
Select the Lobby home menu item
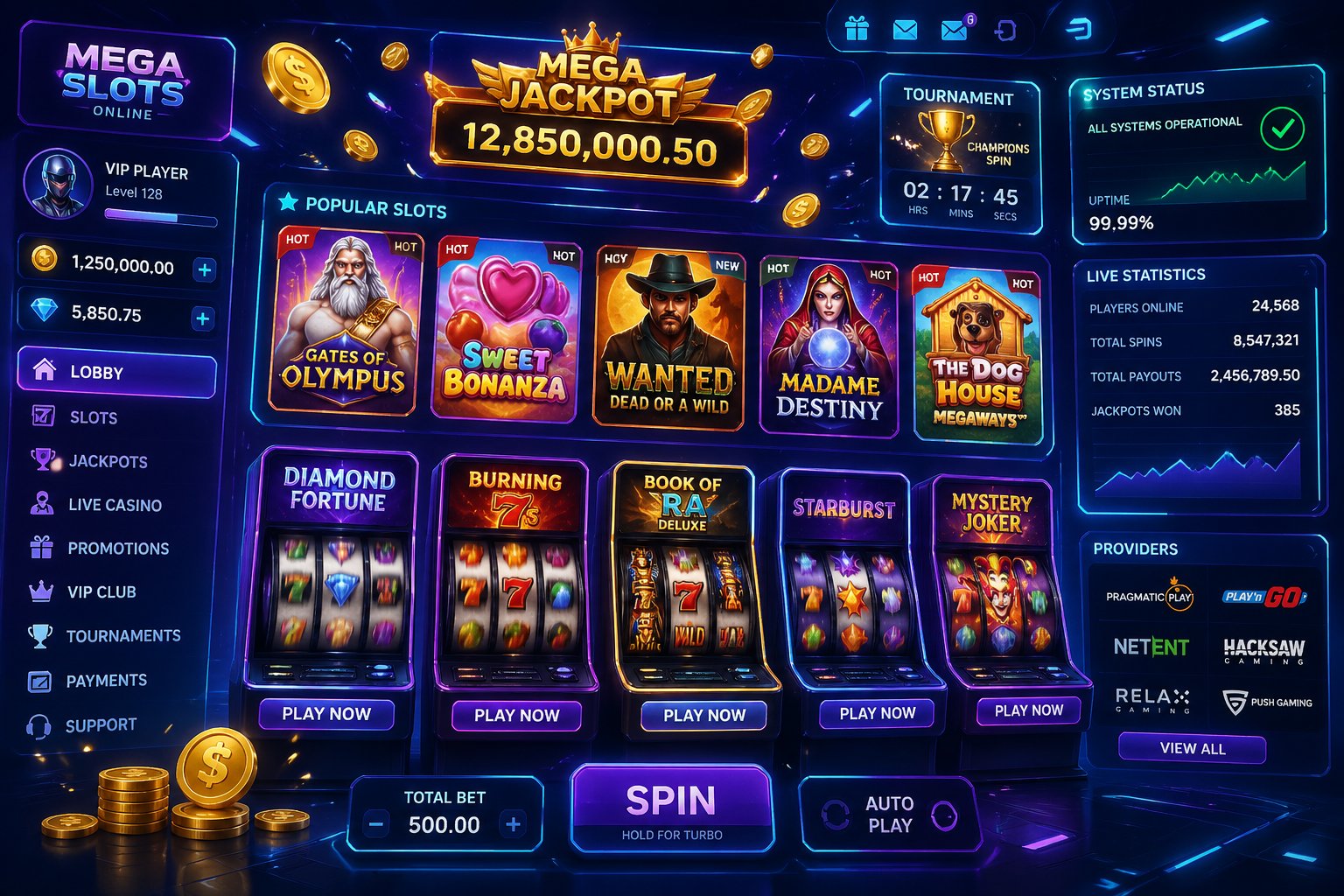click(x=116, y=373)
